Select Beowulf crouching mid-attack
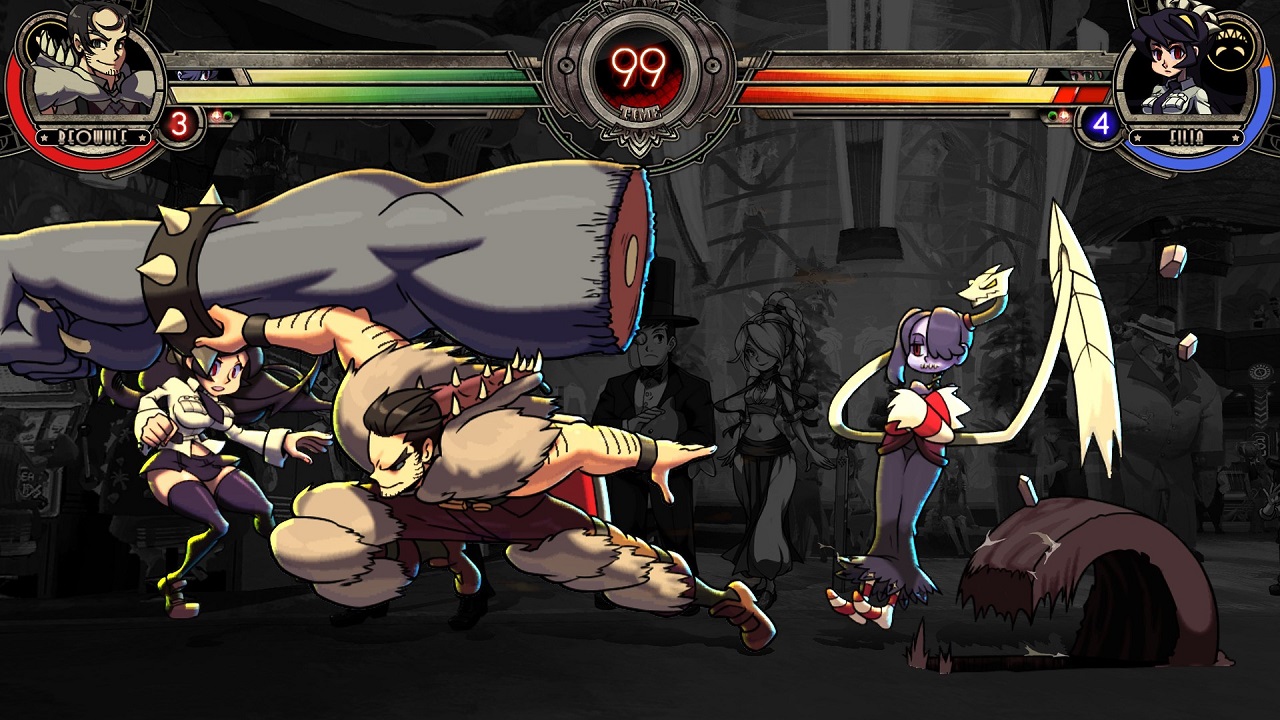This screenshot has height=720, width=1280. pos(450,480)
